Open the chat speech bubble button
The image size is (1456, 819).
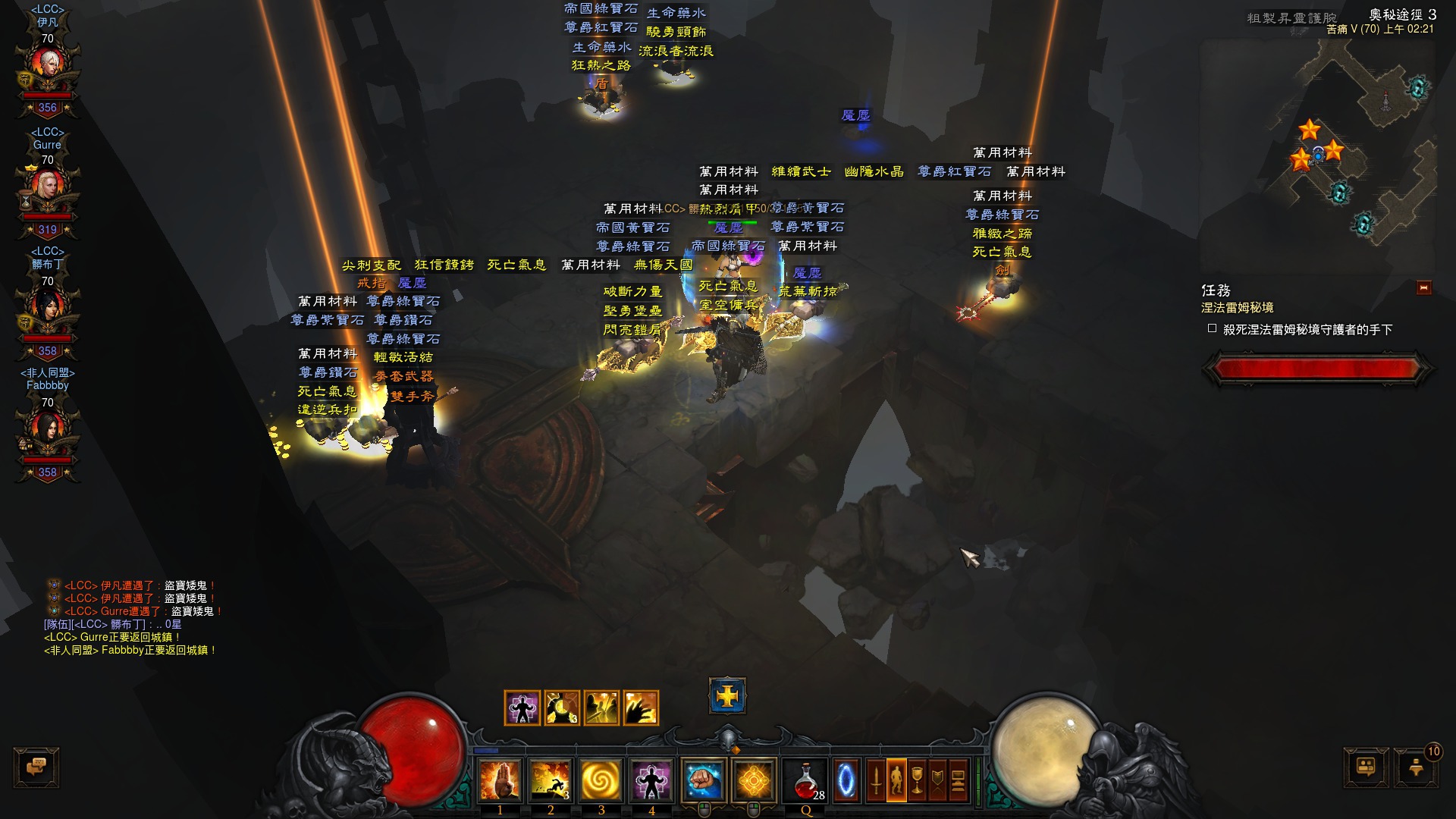point(36,767)
